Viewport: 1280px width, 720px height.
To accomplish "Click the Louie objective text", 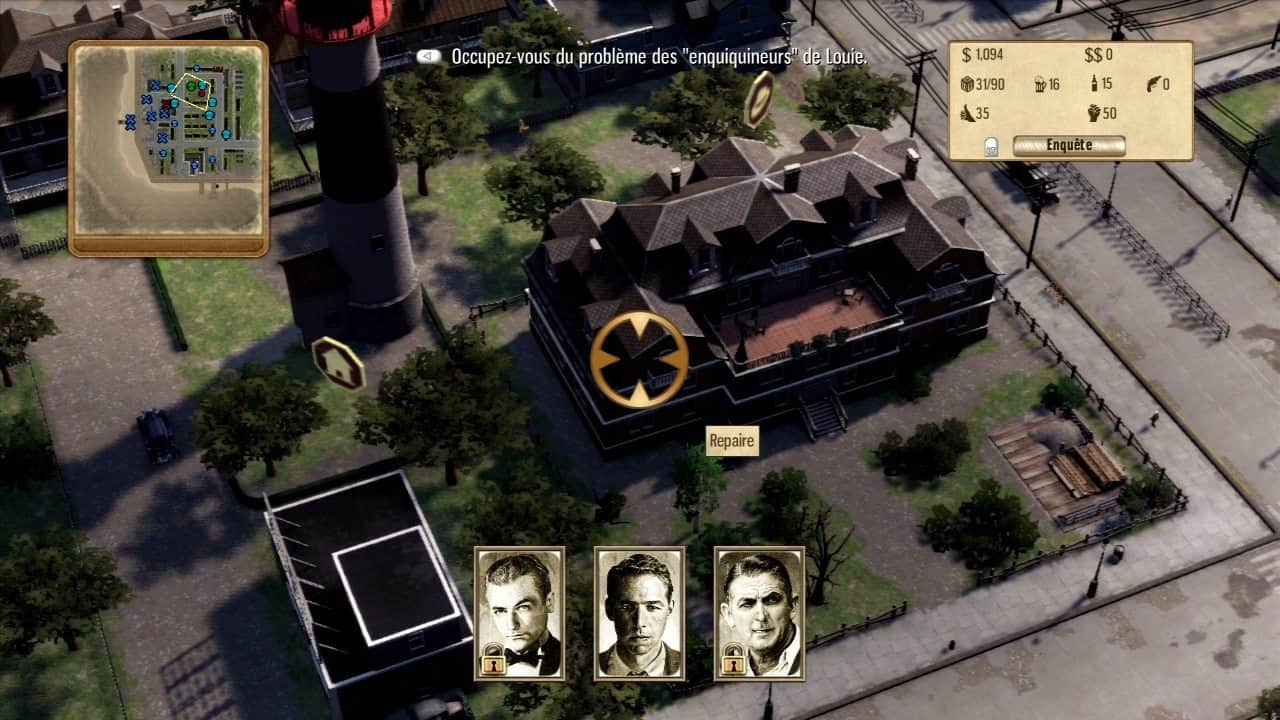I will coord(658,57).
